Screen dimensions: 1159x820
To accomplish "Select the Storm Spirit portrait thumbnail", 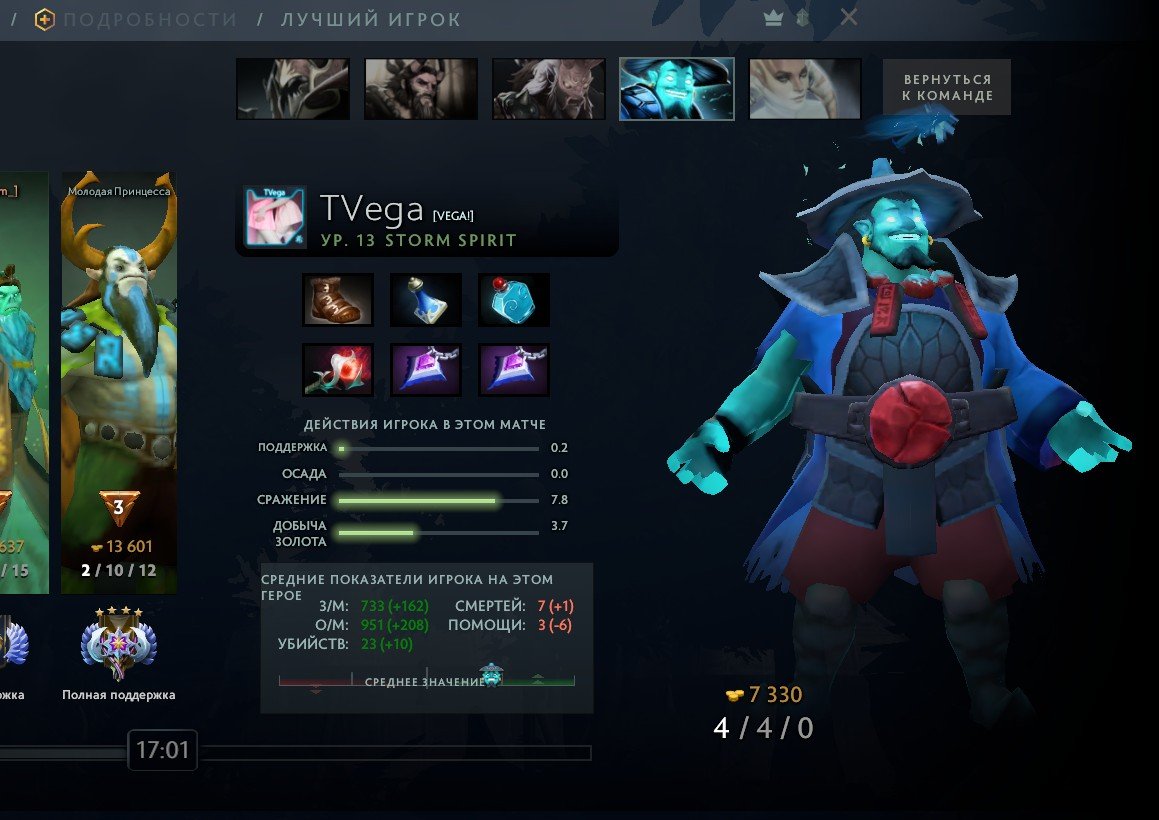I will pos(677,89).
